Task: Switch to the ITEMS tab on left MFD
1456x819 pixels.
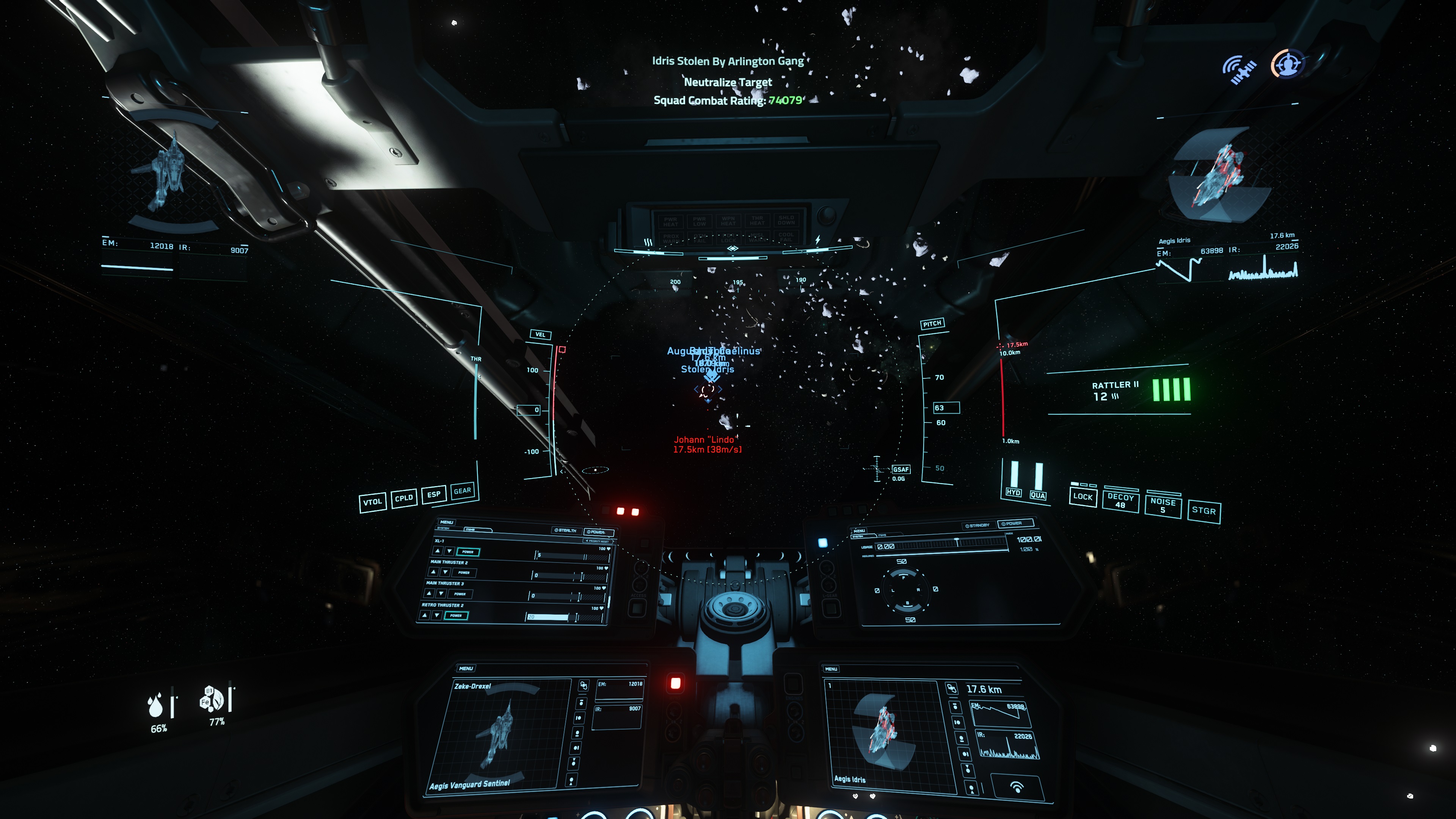Action: (470, 529)
